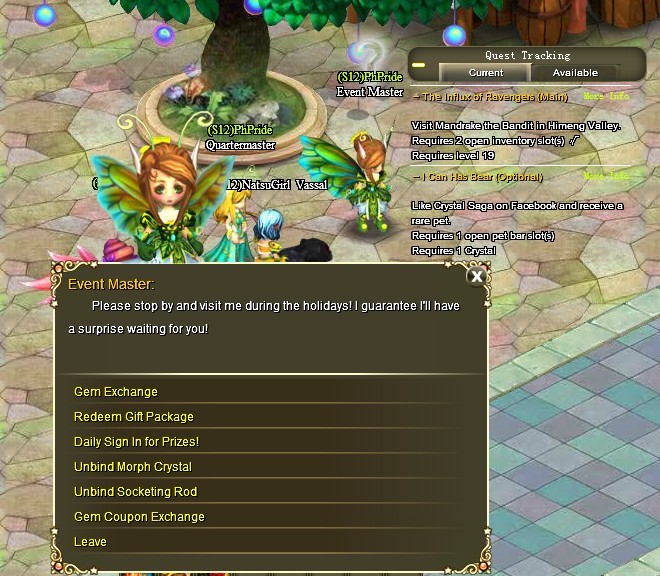Open Daily Sign In for Prizes

tap(136, 442)
